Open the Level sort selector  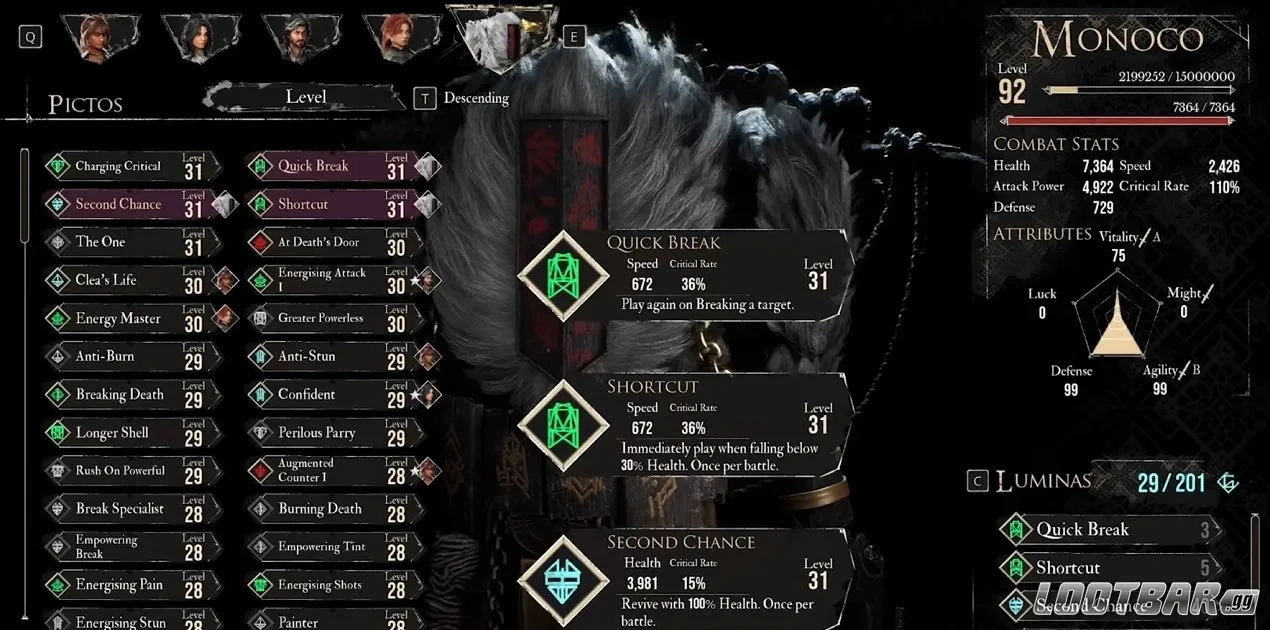(x=305, y=97)
